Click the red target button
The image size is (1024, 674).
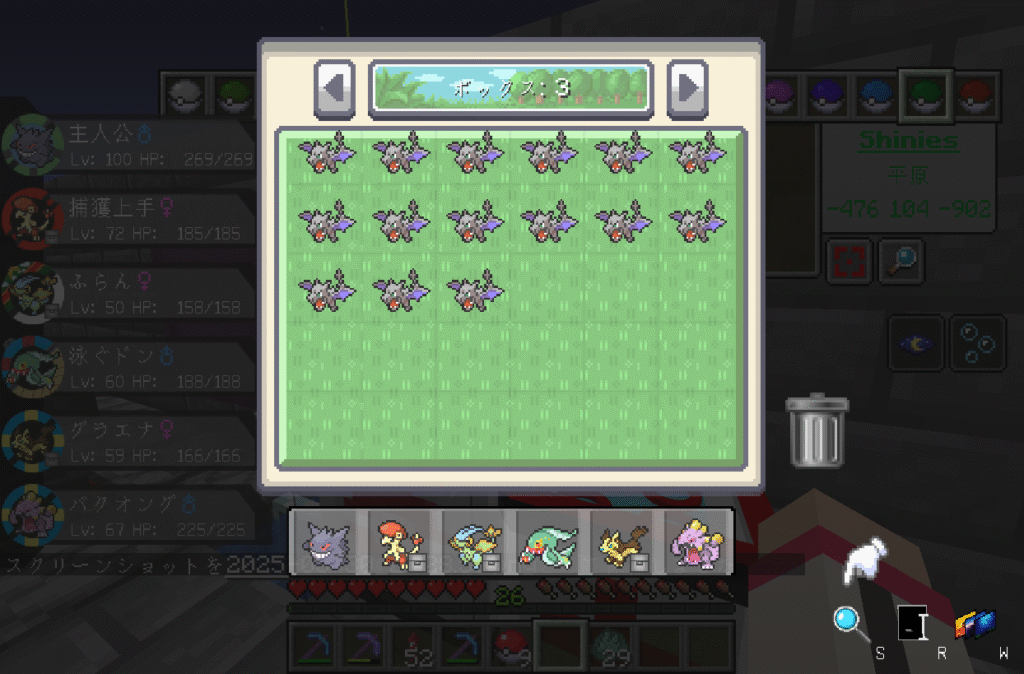click(849, 261)
